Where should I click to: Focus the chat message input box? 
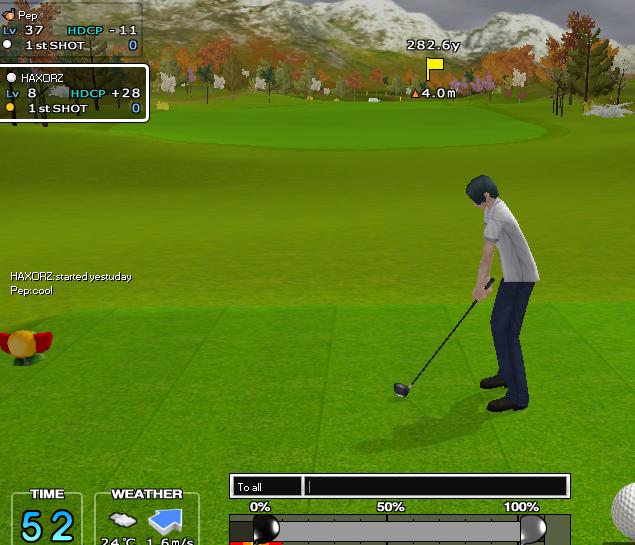tap(436, 487)
